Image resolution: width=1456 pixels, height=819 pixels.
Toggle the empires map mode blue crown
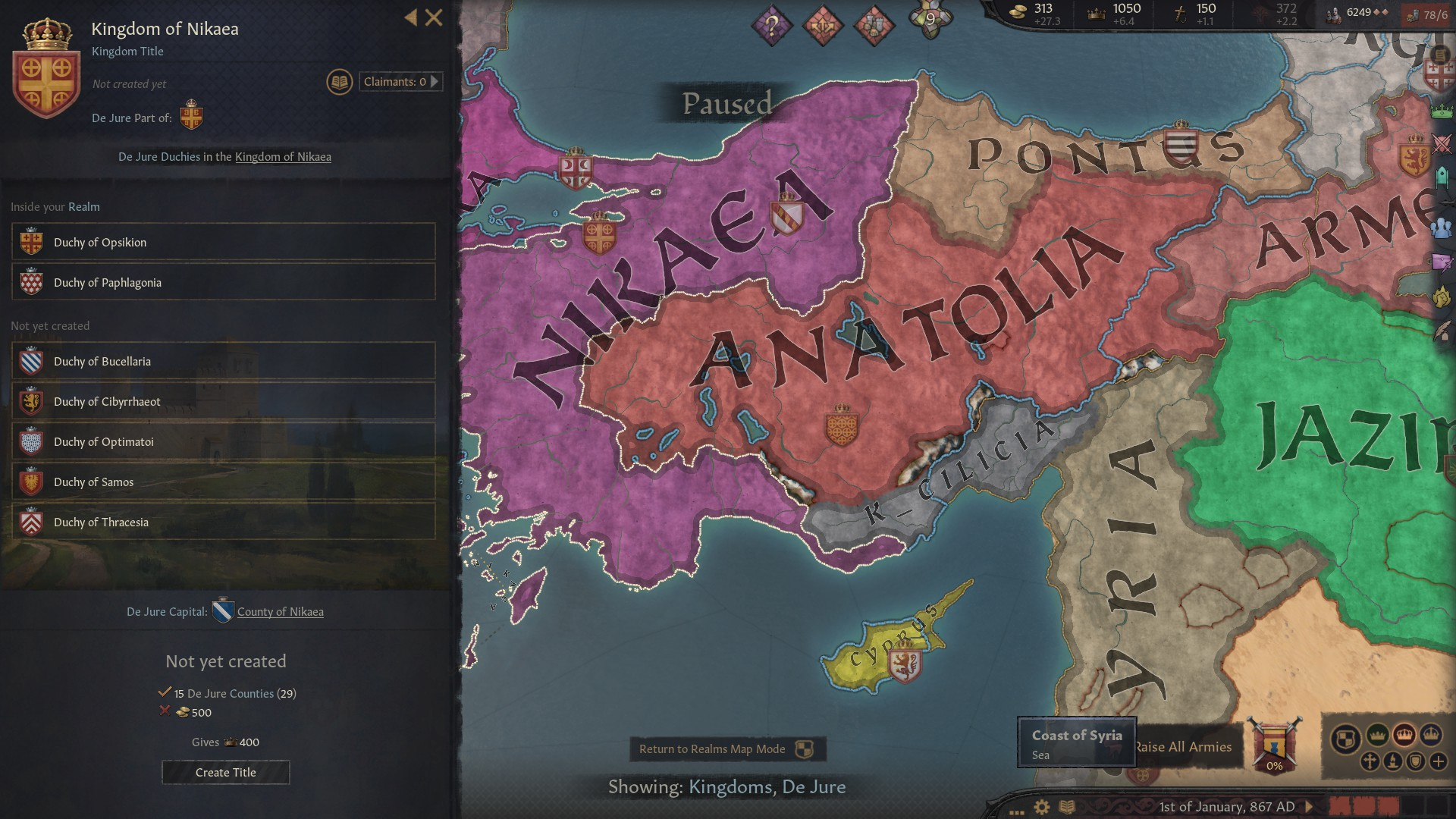coord(1432,736)
